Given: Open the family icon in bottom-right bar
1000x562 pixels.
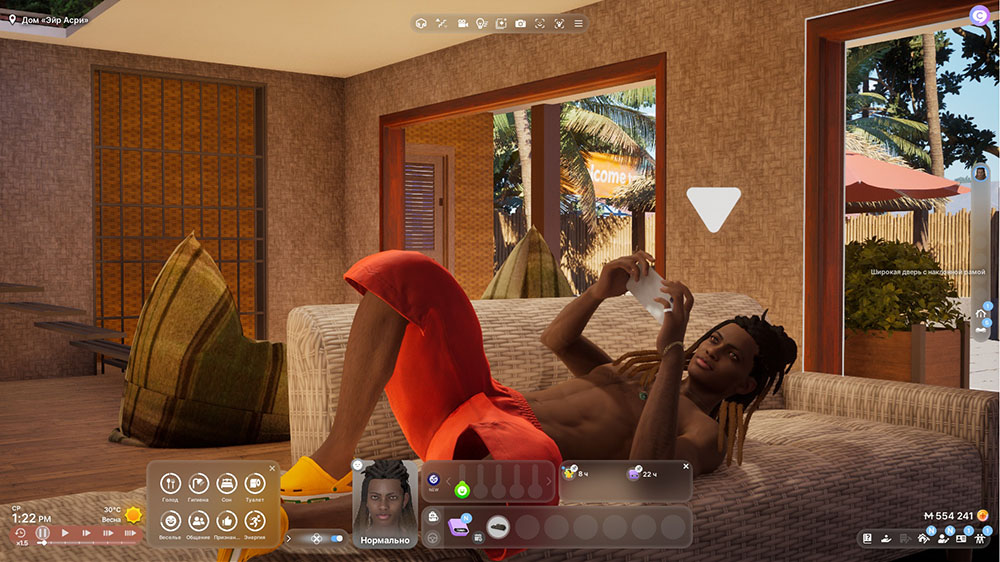Looking at the screenshot, I should point(978,538).
